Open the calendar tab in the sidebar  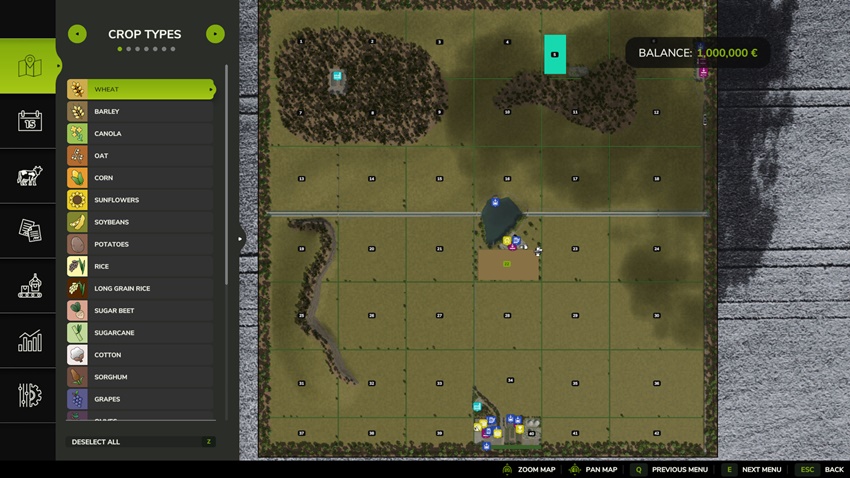click(x=29, y=121)
